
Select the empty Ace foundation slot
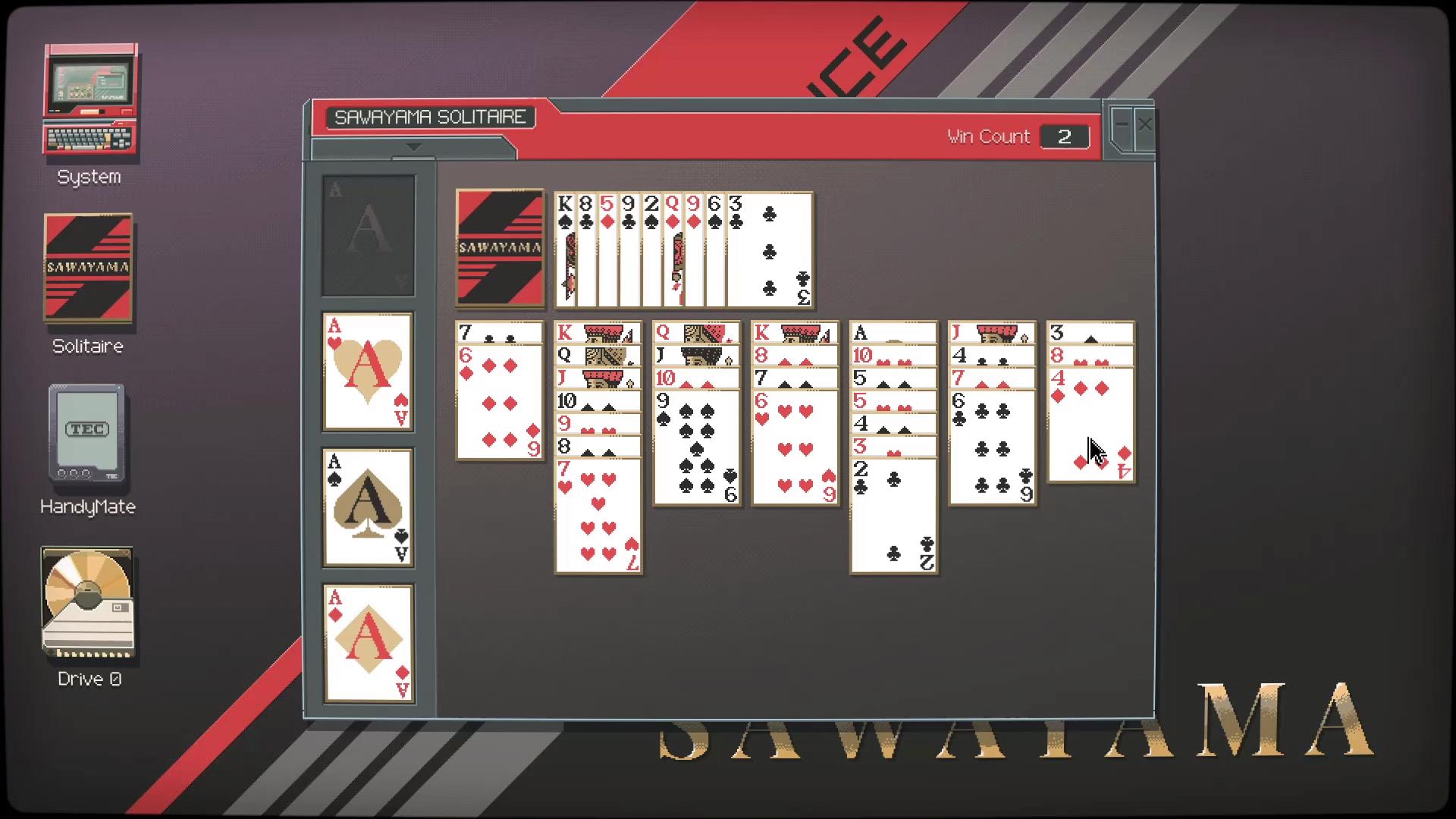[x=368, y=235]
